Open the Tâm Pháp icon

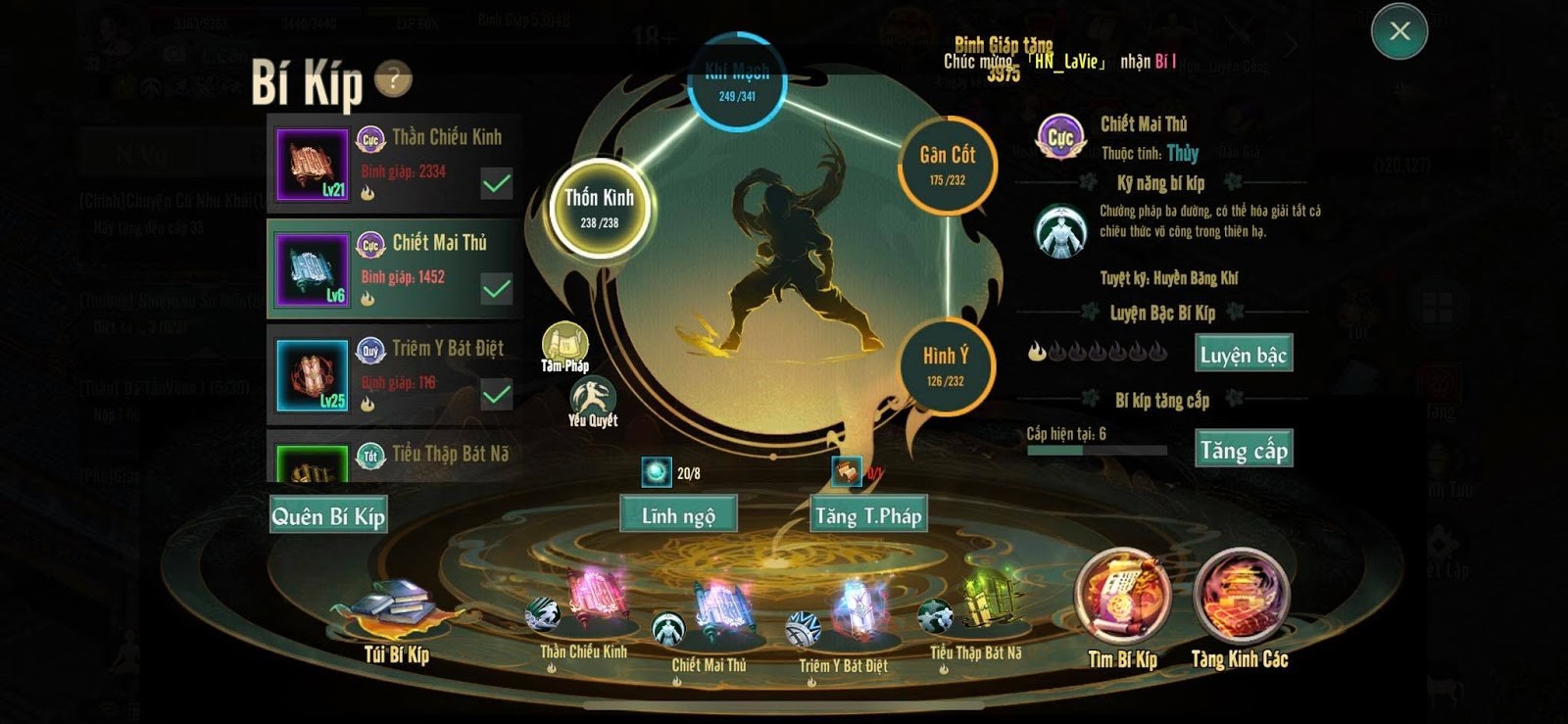pos(565,347)
